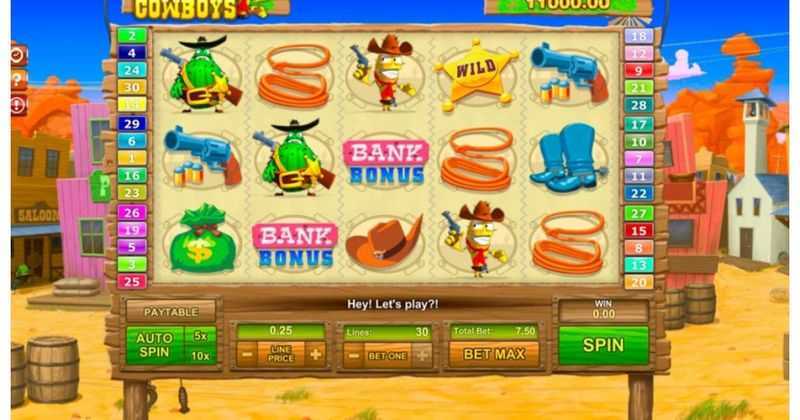Viewport: 800px width, 420px height.
Task: Increase line price with the plus button
Action: pyautogui.click(x=316, y=354)
